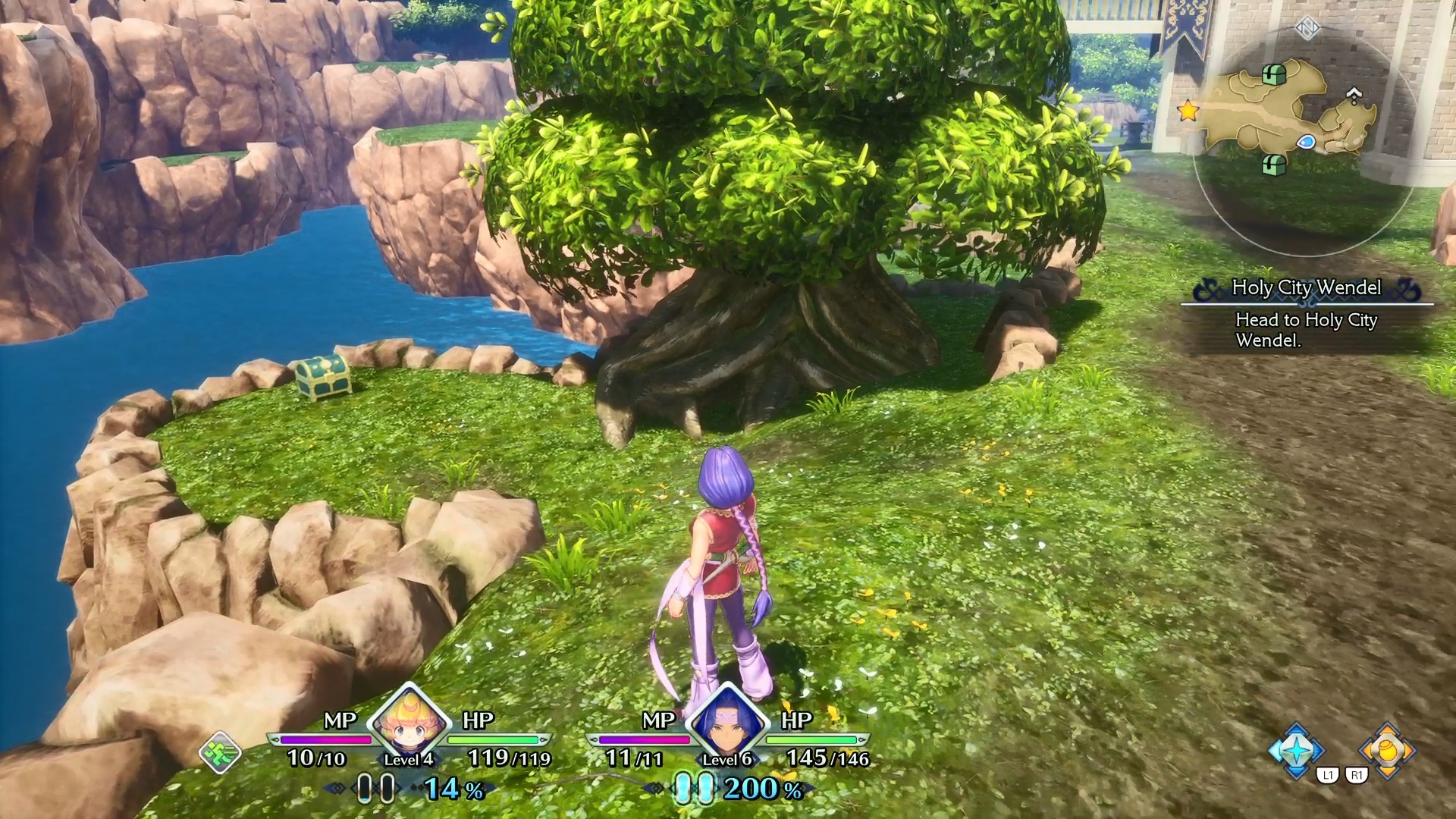Open the circular minimap

tap(1304, 140)
